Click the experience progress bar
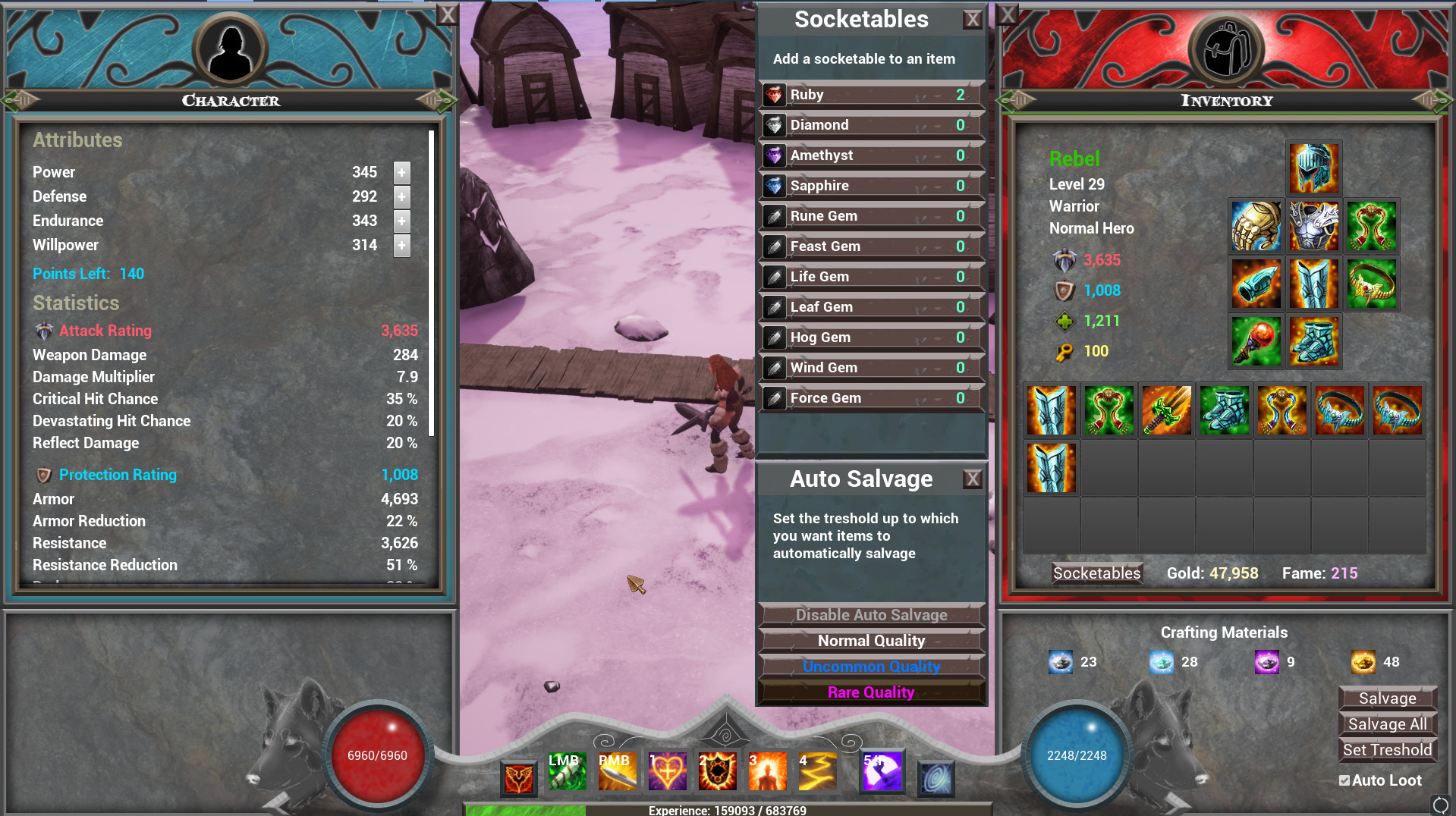 (x=728, y=811)
